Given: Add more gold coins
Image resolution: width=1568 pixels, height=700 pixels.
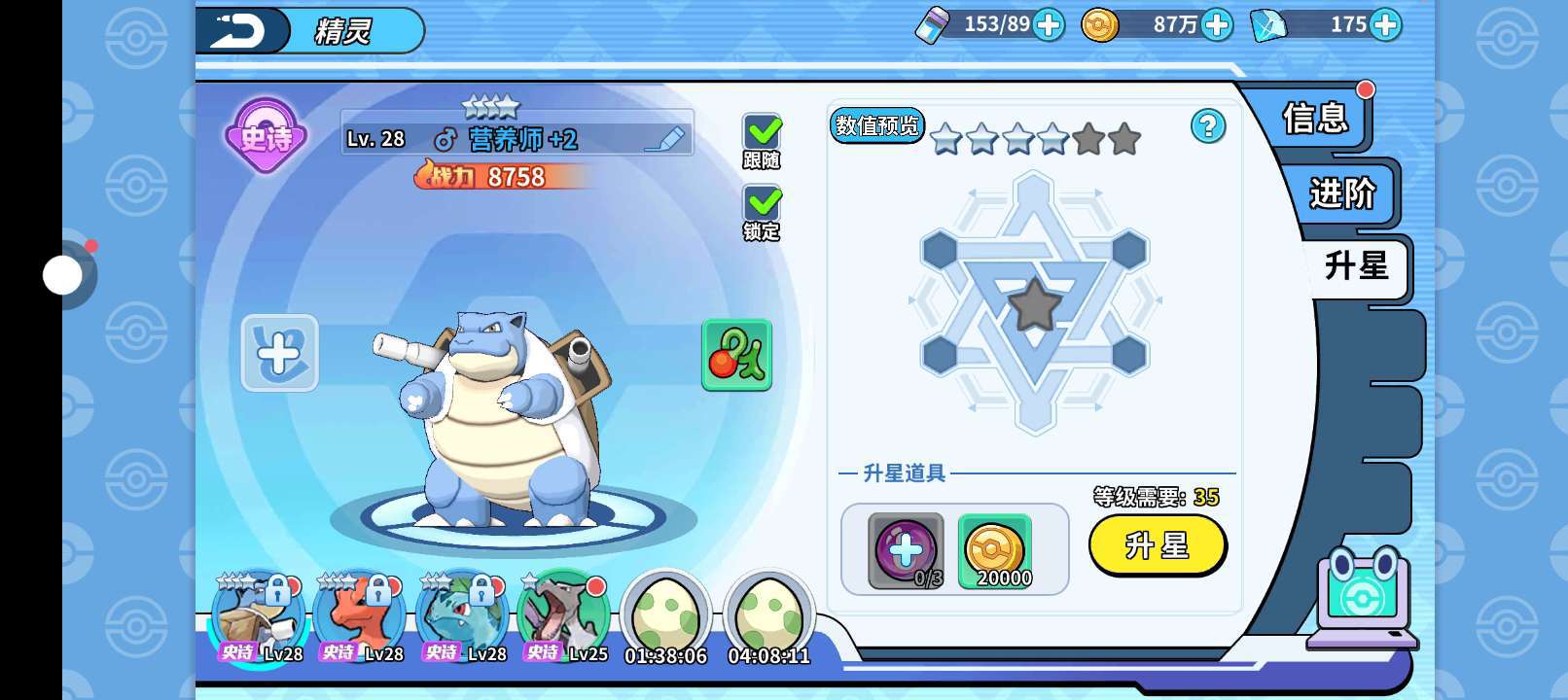Looking at the screenshot, I should pyautogui.click(x=1216, y=25).
